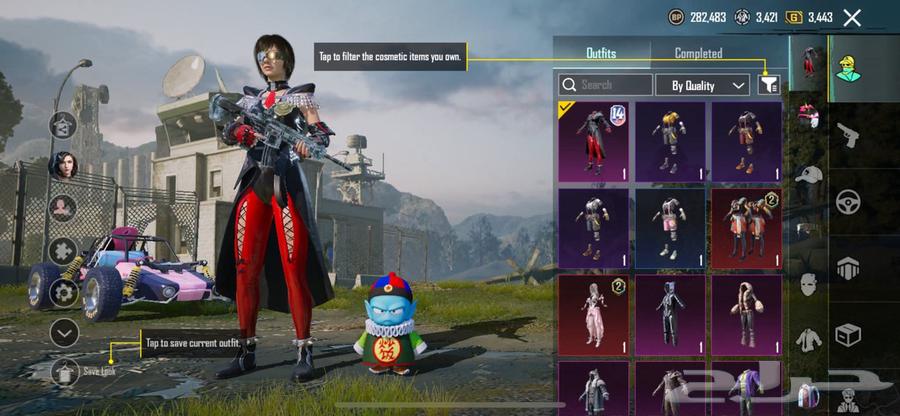
Task: Select the twin orange outfit set tile
Action: 746,230
